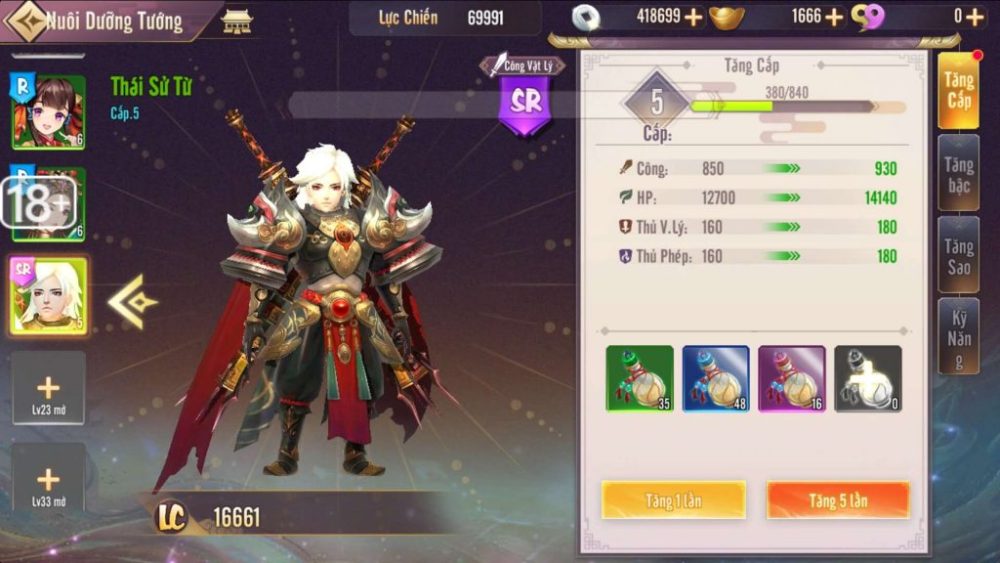Add more silver coins with plus button
The image size is (1000, 563).
(x=693, y=16)
